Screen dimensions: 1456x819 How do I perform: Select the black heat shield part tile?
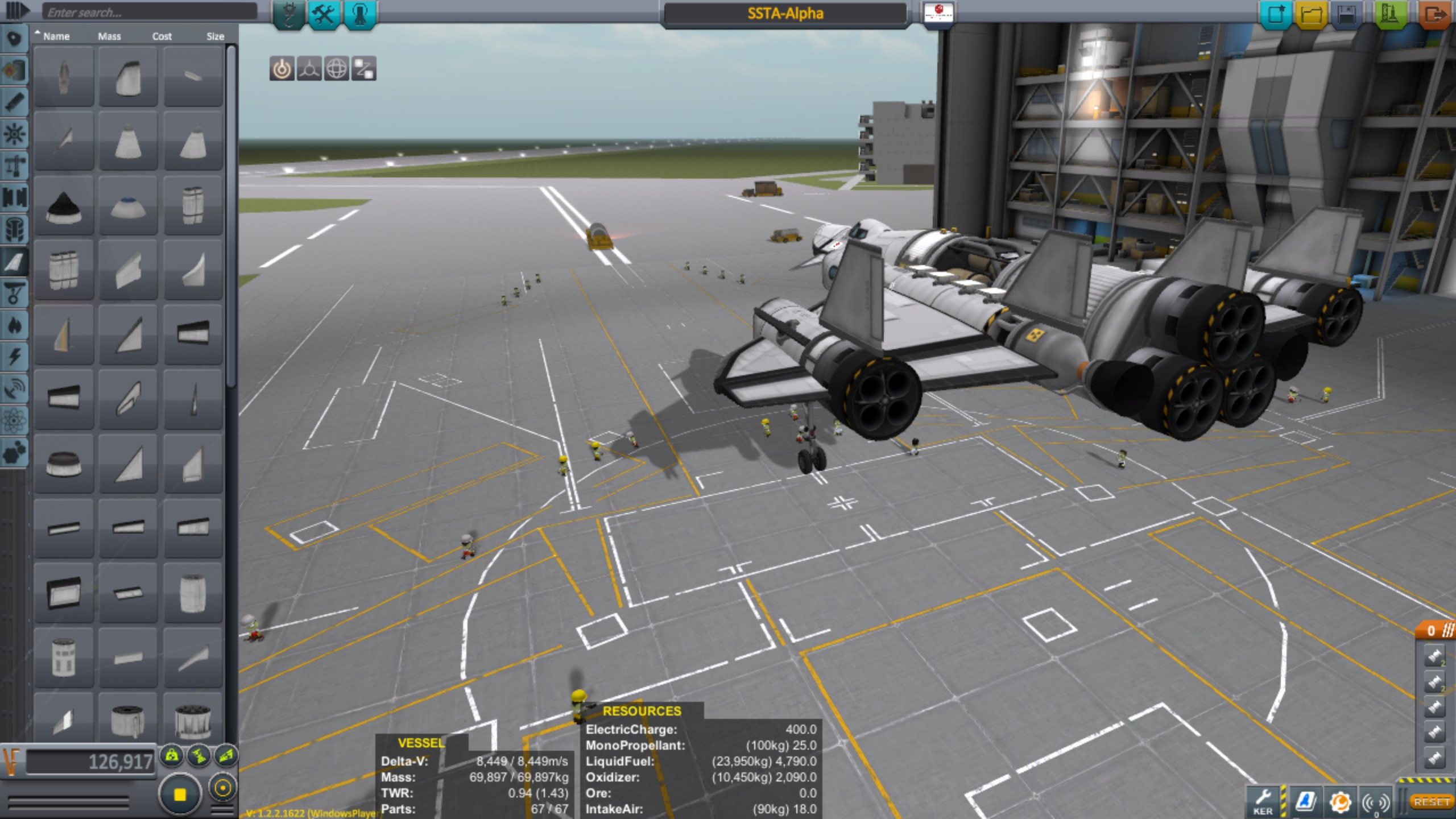pyautogui.click(x=64, y=206)
